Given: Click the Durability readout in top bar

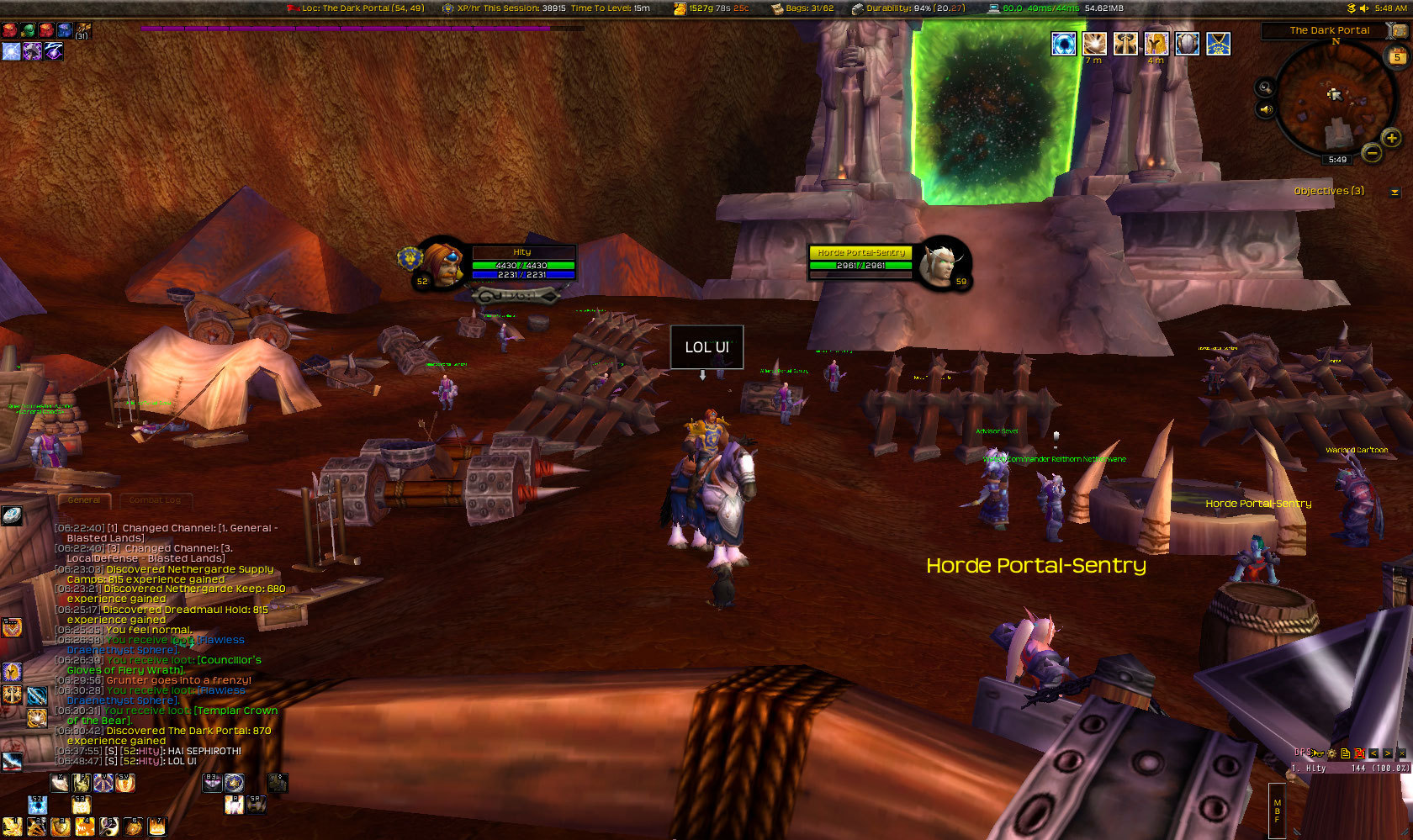Looking at the screenshot, I should coord(908,8).
